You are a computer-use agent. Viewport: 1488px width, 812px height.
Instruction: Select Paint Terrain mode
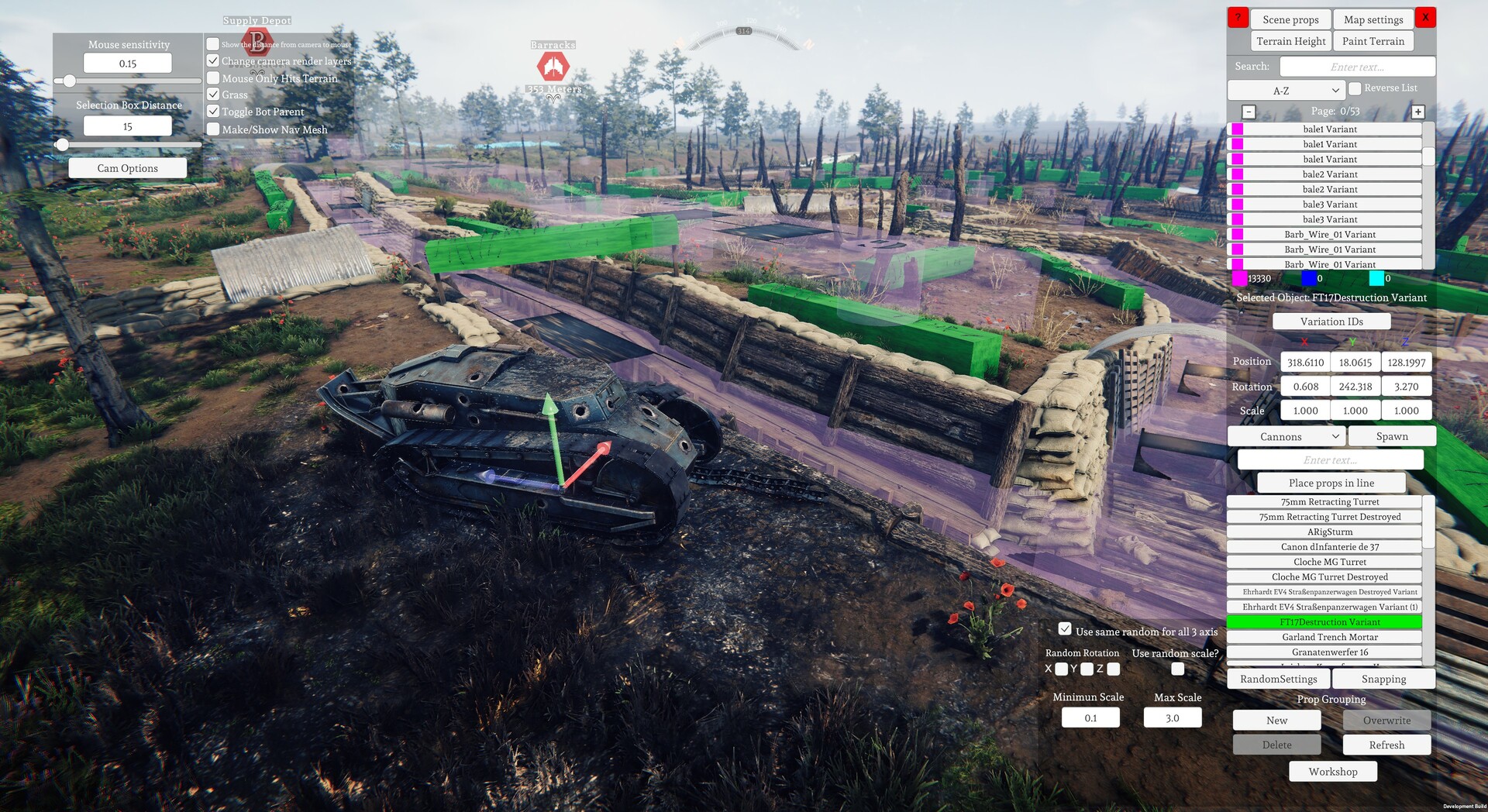pos(1373,41)
